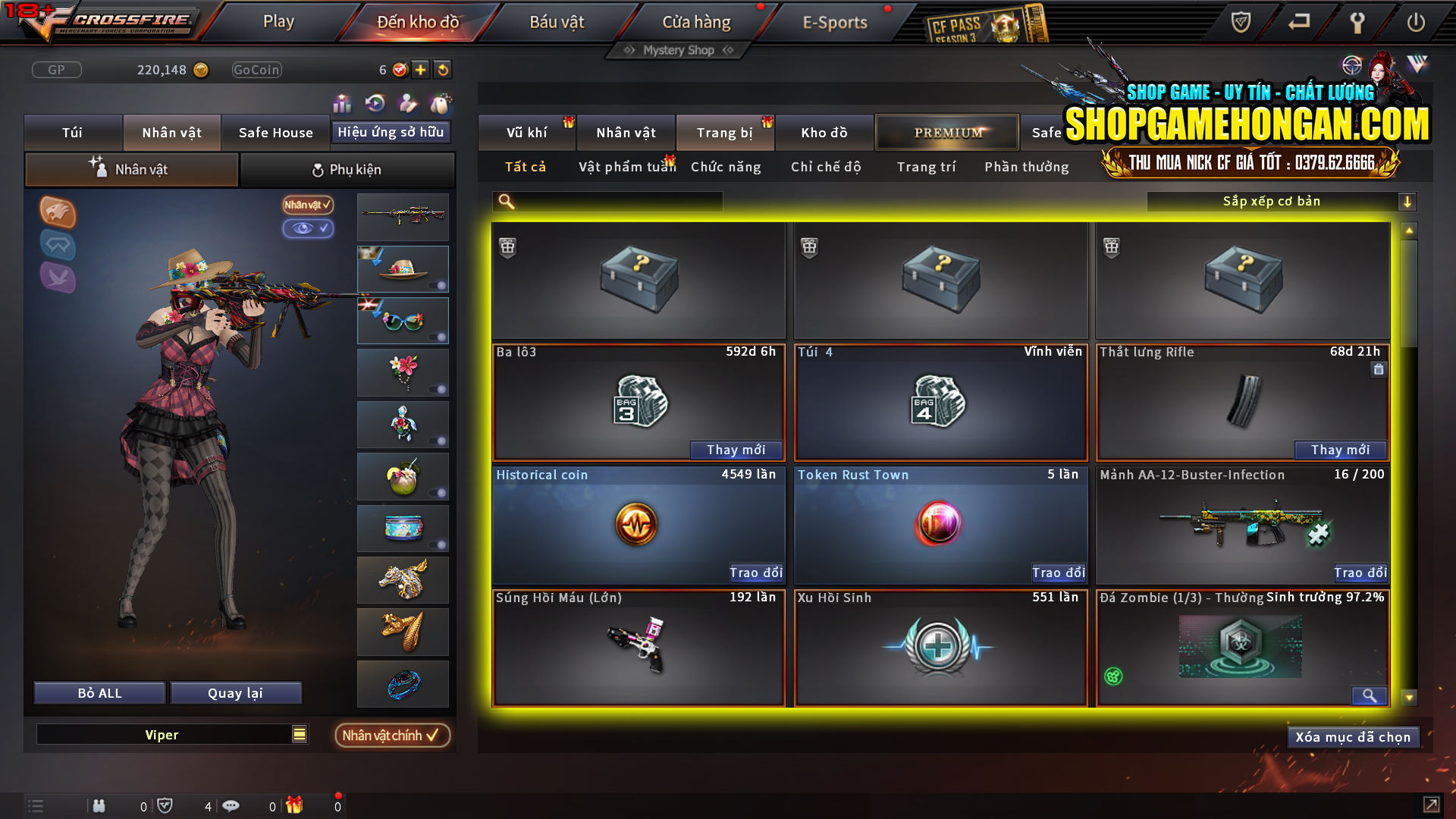Switch to the Kho đồ tab

pyautogui.click(x=824, y=132)
